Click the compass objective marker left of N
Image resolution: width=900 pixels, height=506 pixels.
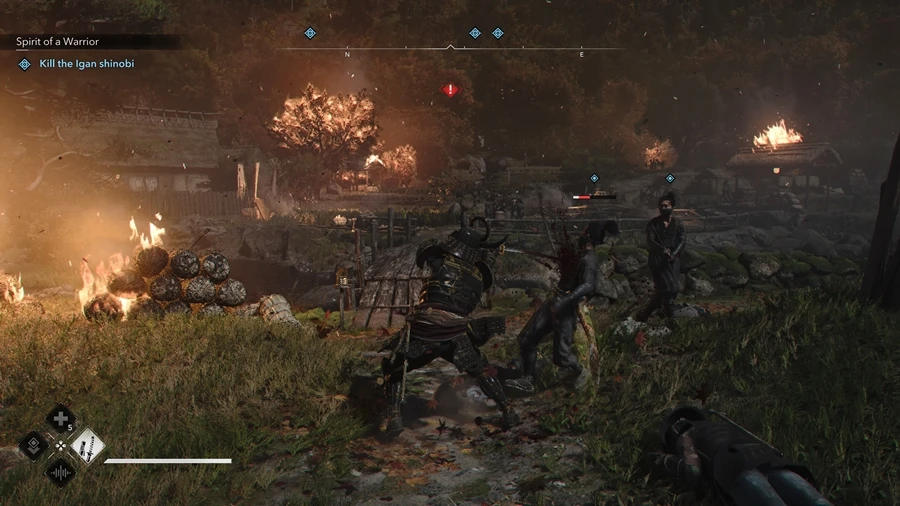[x=310, y=33]
